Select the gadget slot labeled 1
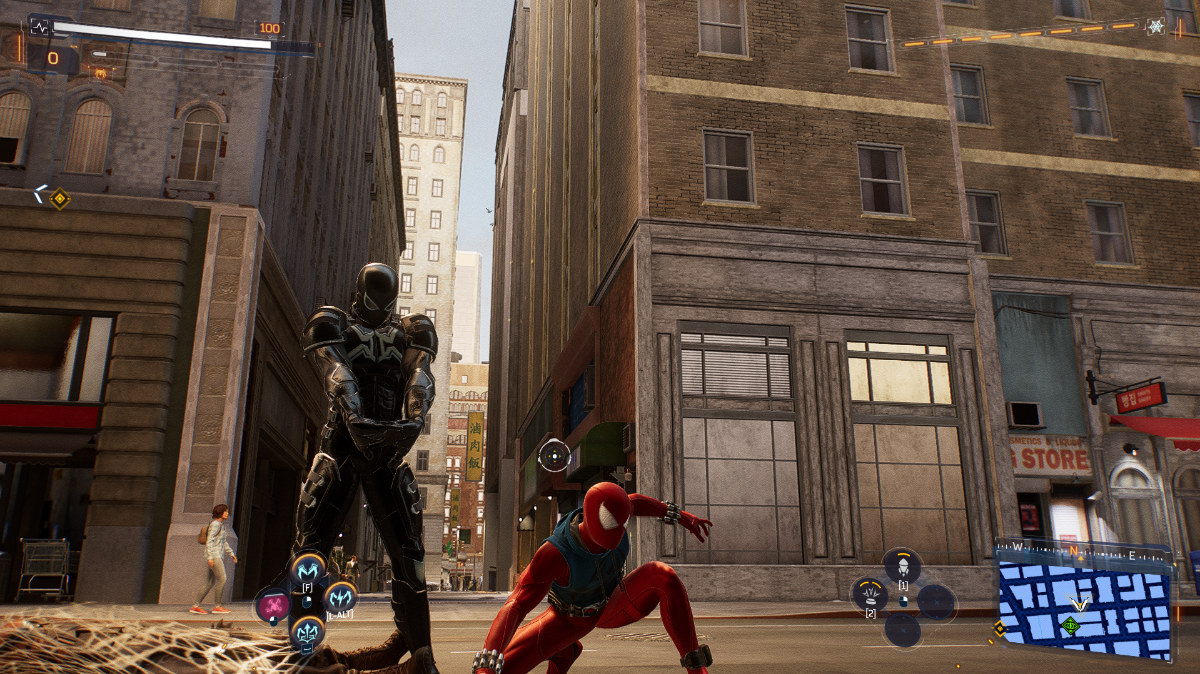 (x=902, y=565)
